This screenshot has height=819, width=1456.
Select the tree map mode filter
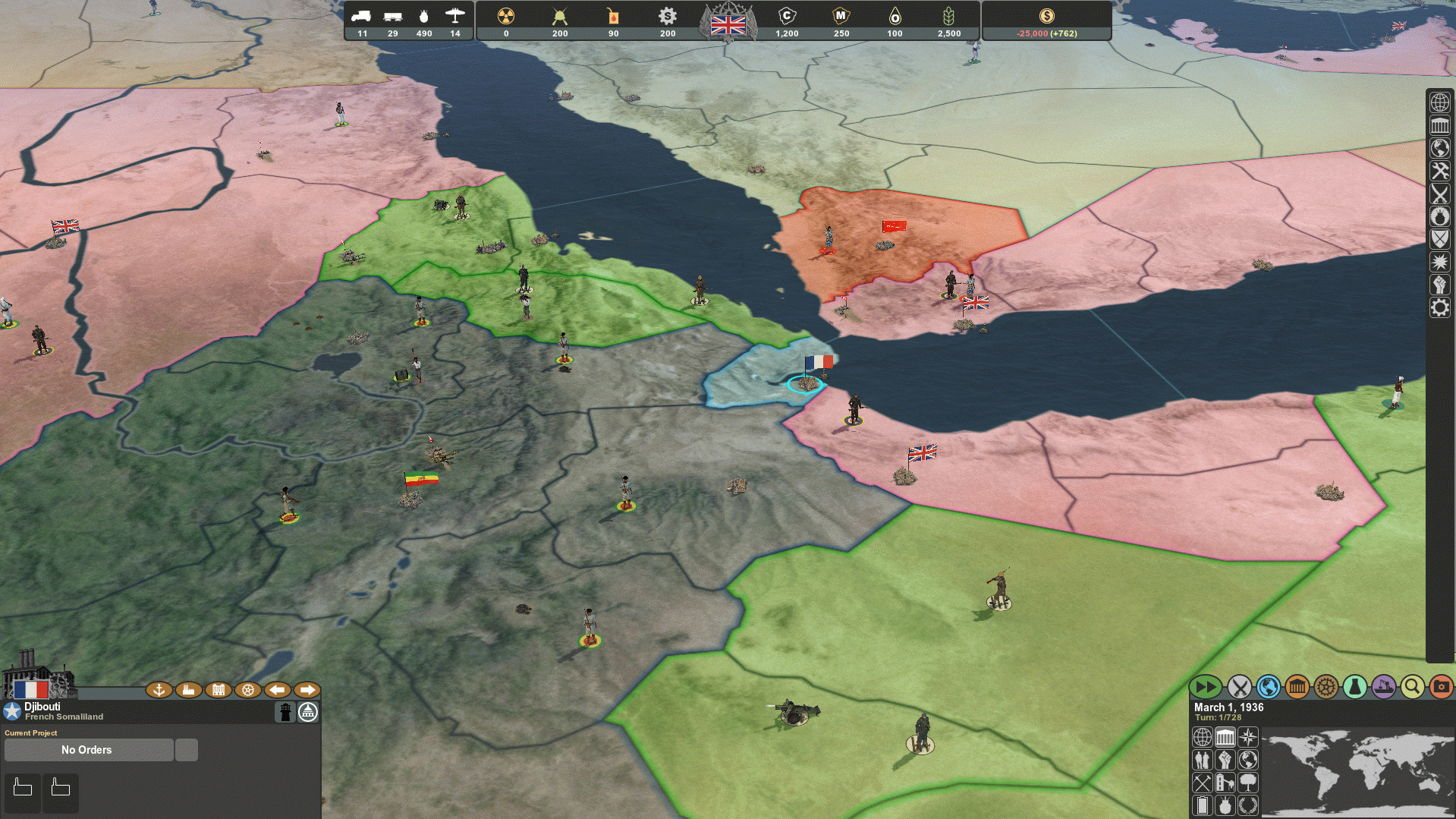click(1247, 783)
